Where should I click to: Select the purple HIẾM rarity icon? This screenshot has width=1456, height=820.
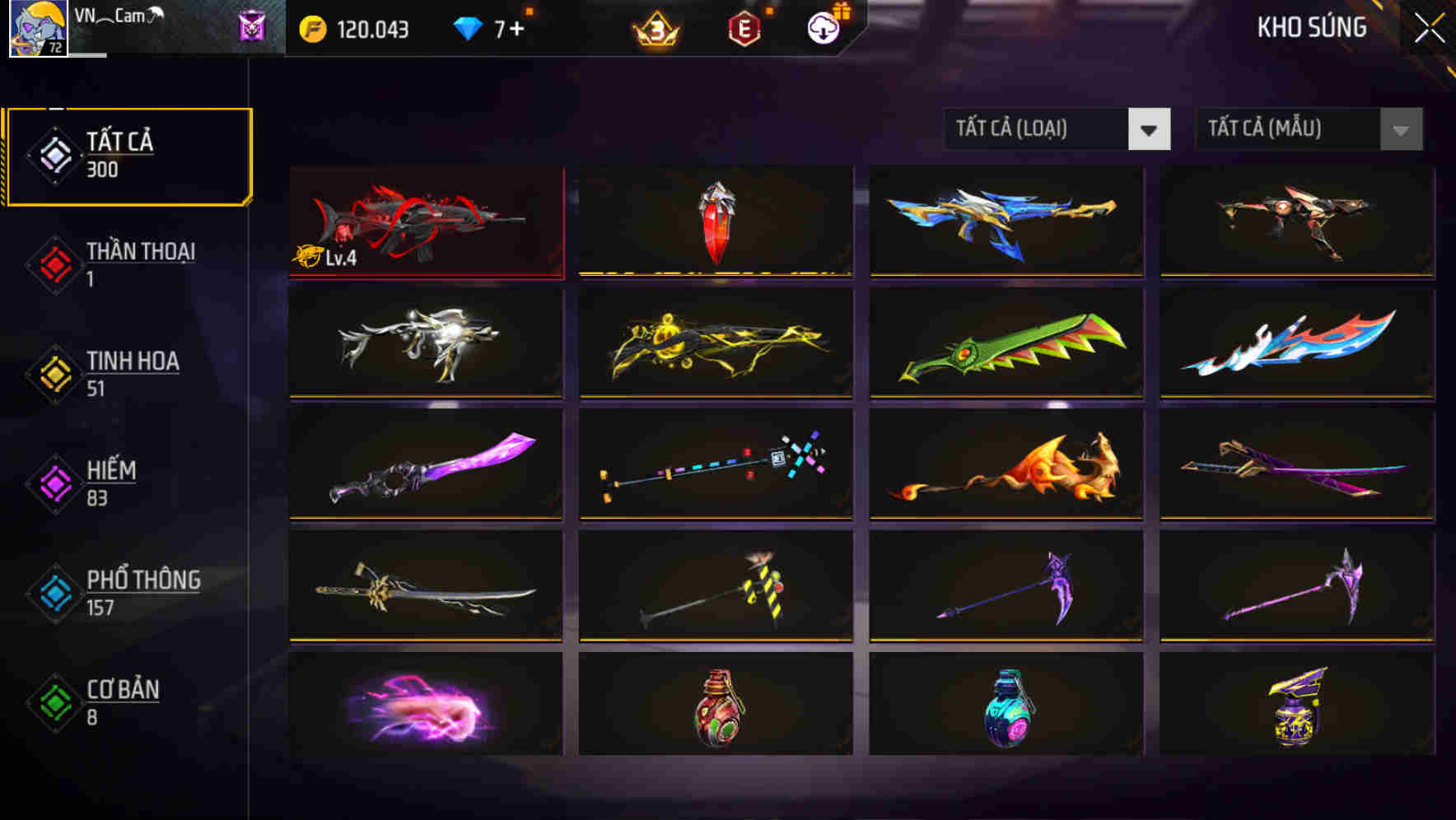click(54, 484)
